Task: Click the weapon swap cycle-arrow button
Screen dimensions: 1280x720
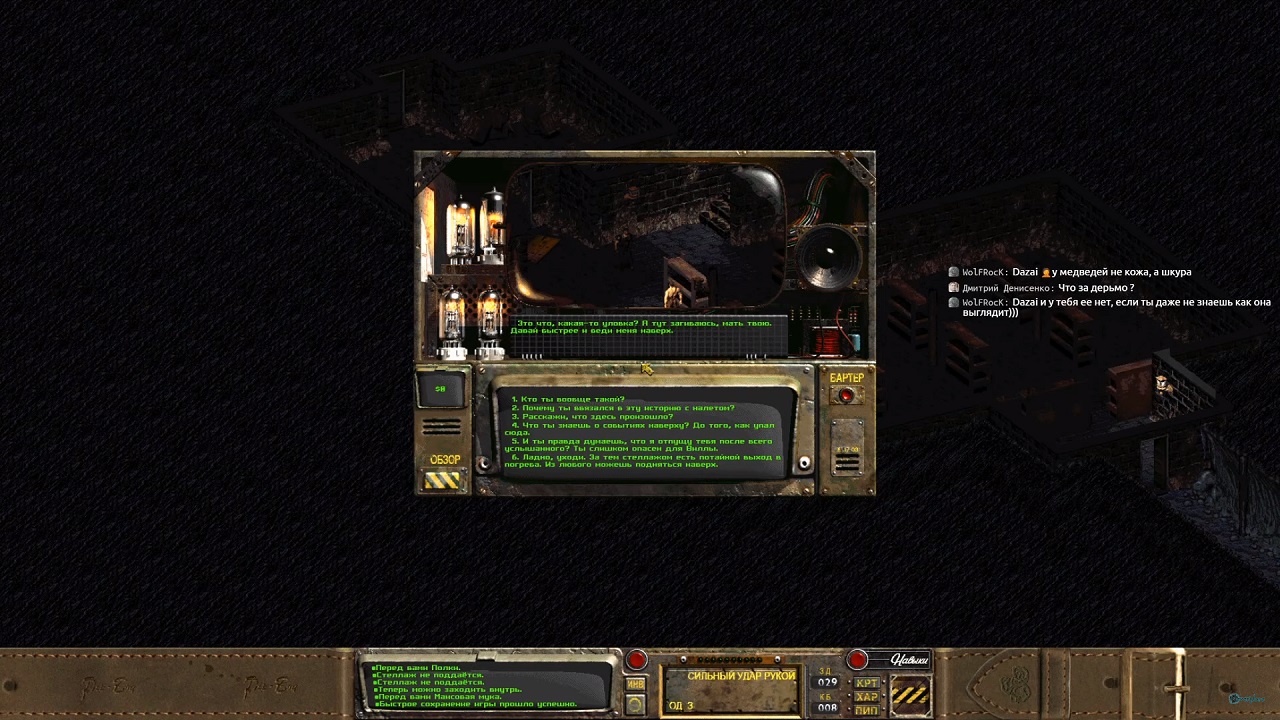Action: [635, 703]
